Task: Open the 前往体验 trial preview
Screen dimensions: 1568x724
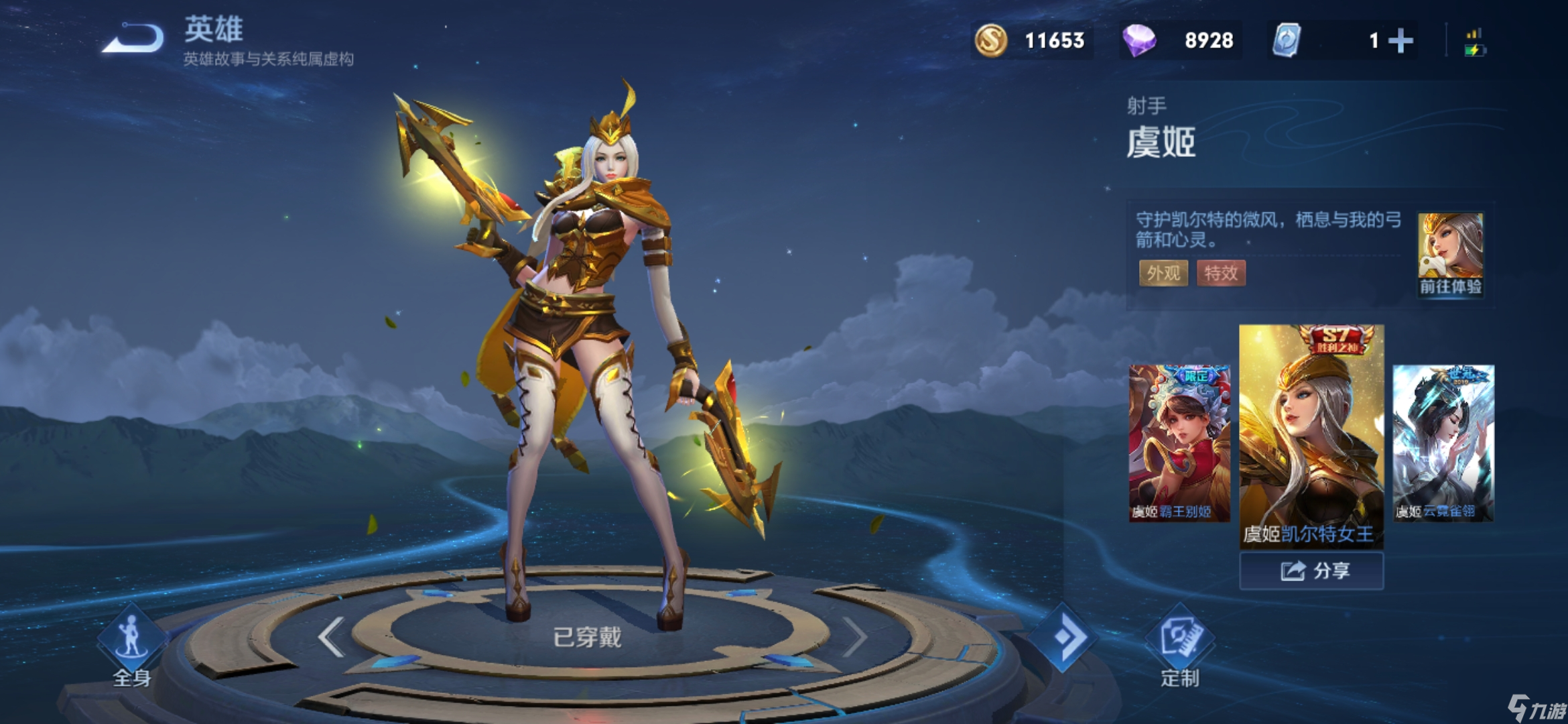Action: (x=1450, y=255)
